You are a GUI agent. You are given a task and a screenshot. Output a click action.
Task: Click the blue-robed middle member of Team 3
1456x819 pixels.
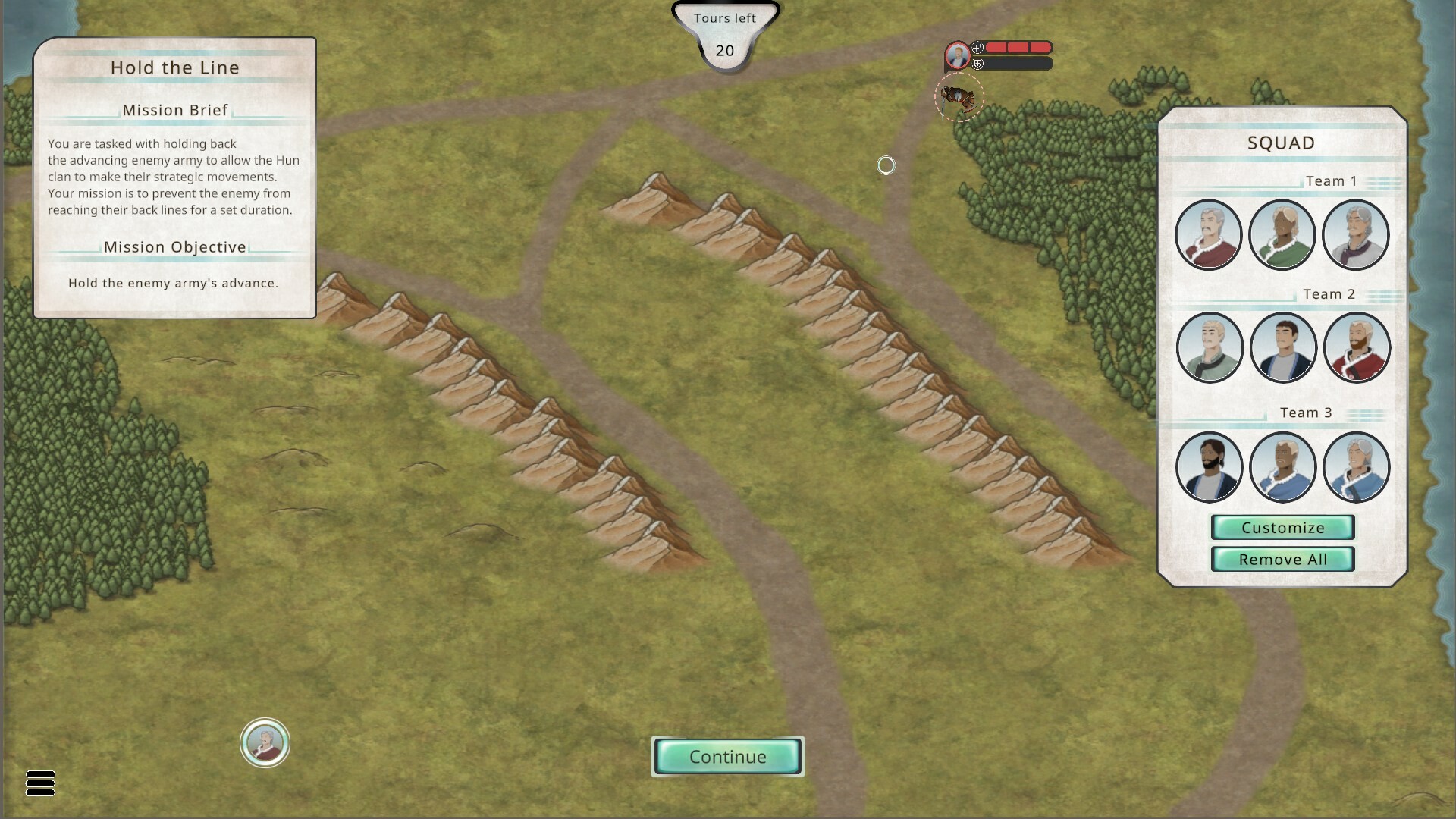(x=1283, y=467)
